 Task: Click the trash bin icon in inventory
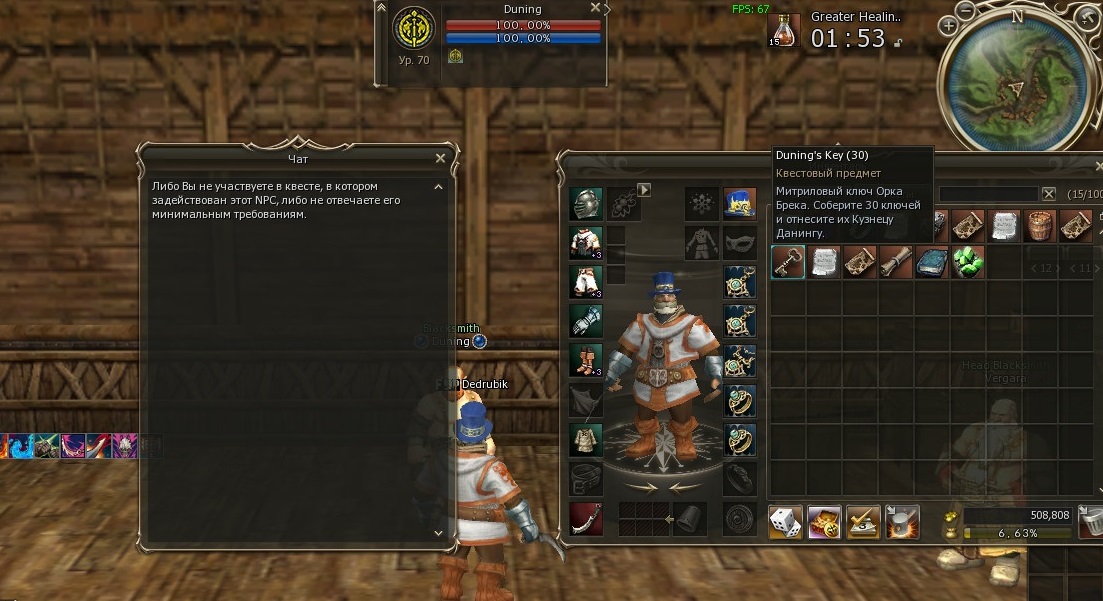pyautogui.click(x=1093, y=520)
